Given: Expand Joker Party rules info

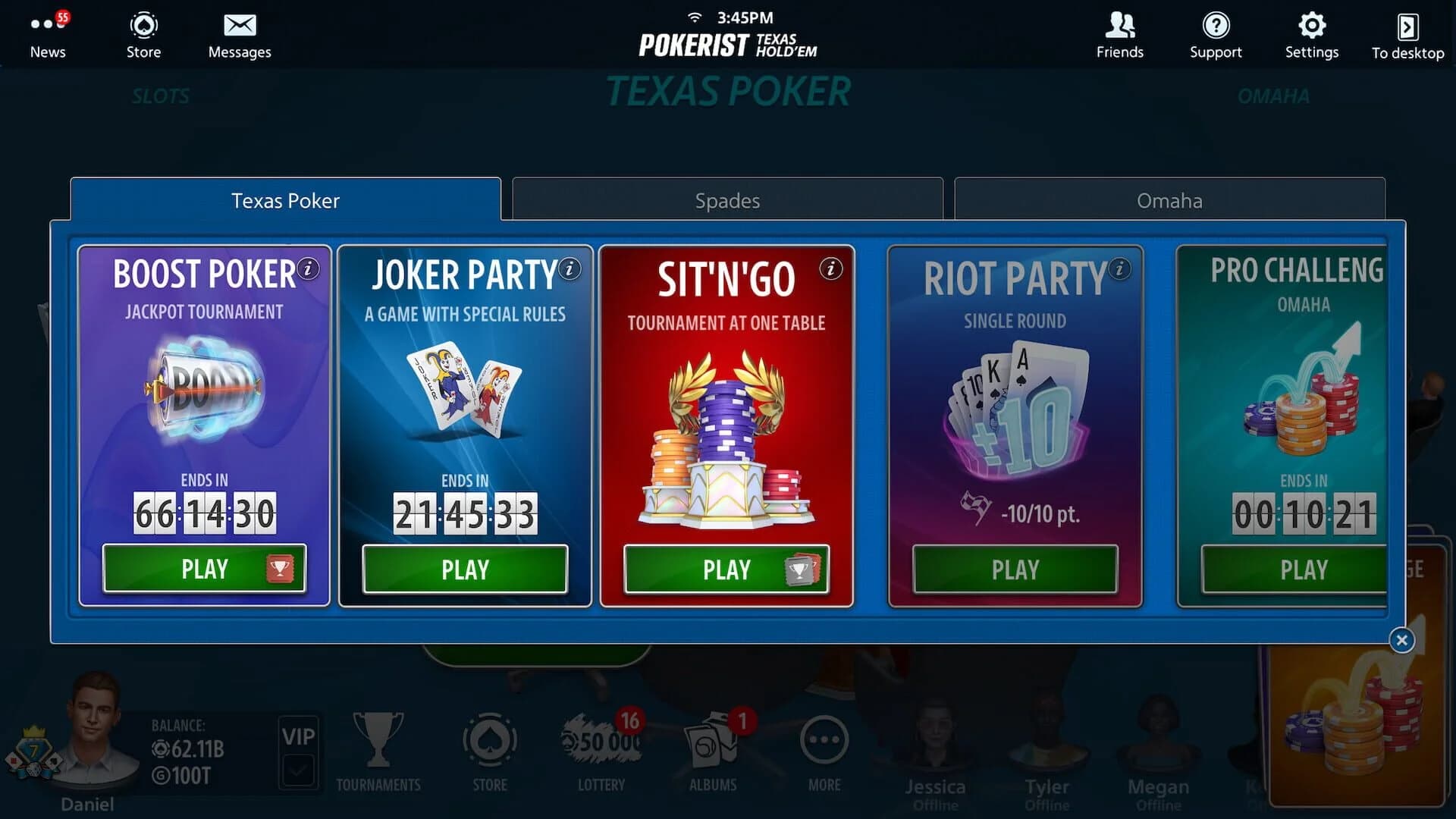Looking at the screenshot, I should 568,269.
